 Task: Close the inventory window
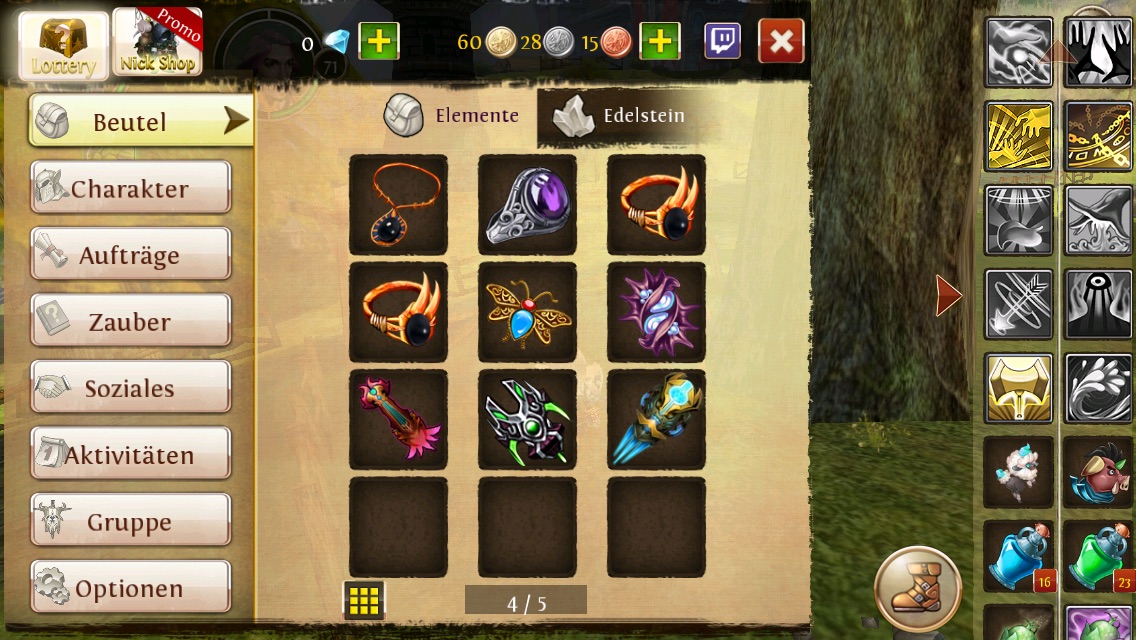point(781,41)
